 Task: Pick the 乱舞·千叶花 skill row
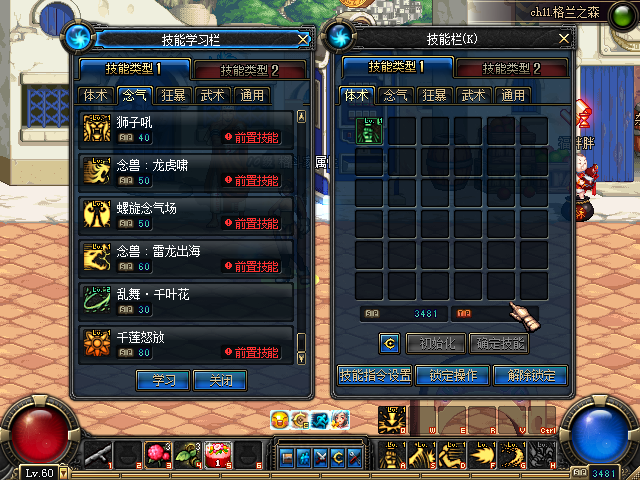coord(187,301)
